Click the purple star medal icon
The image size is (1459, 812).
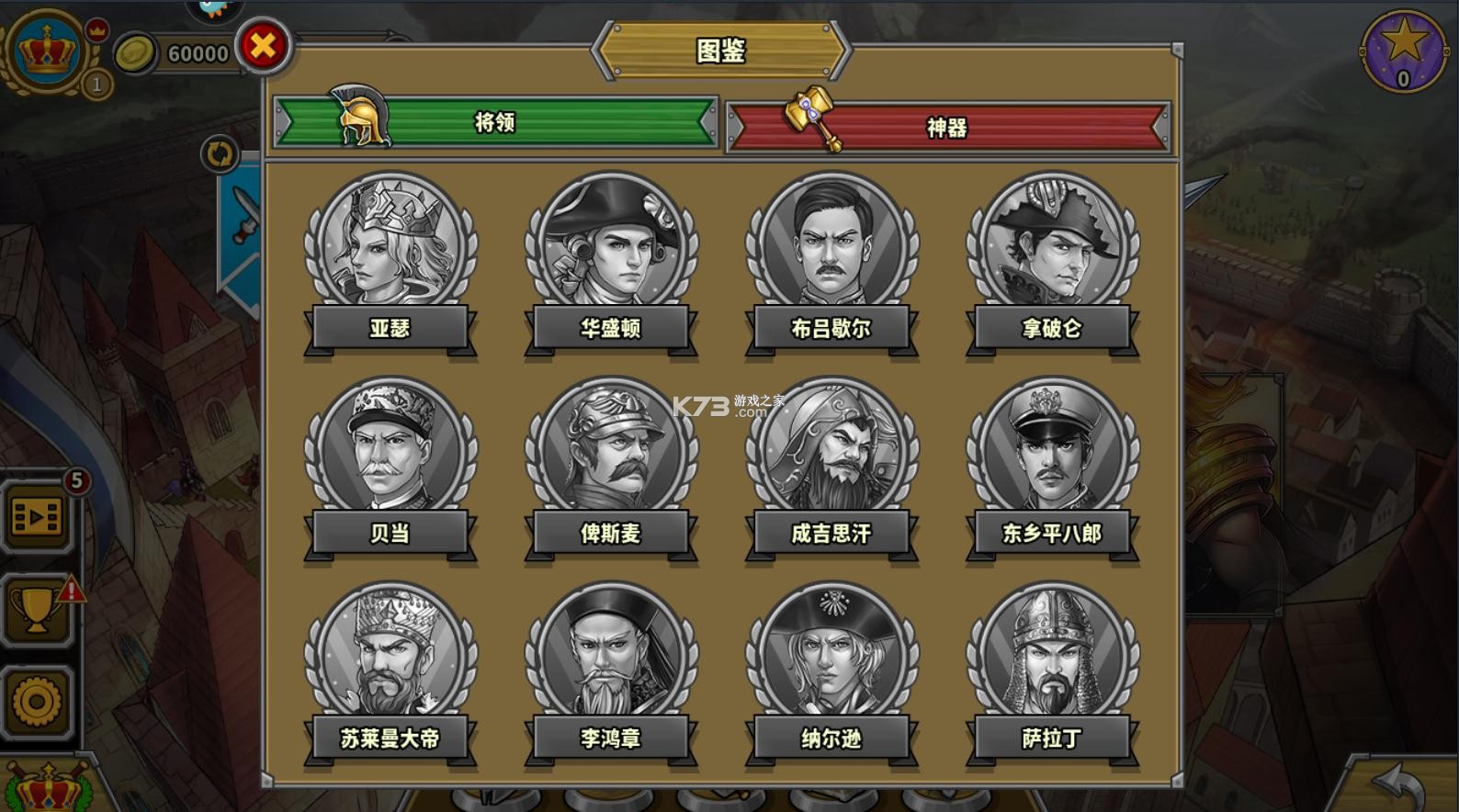(x=1403, y=51)
